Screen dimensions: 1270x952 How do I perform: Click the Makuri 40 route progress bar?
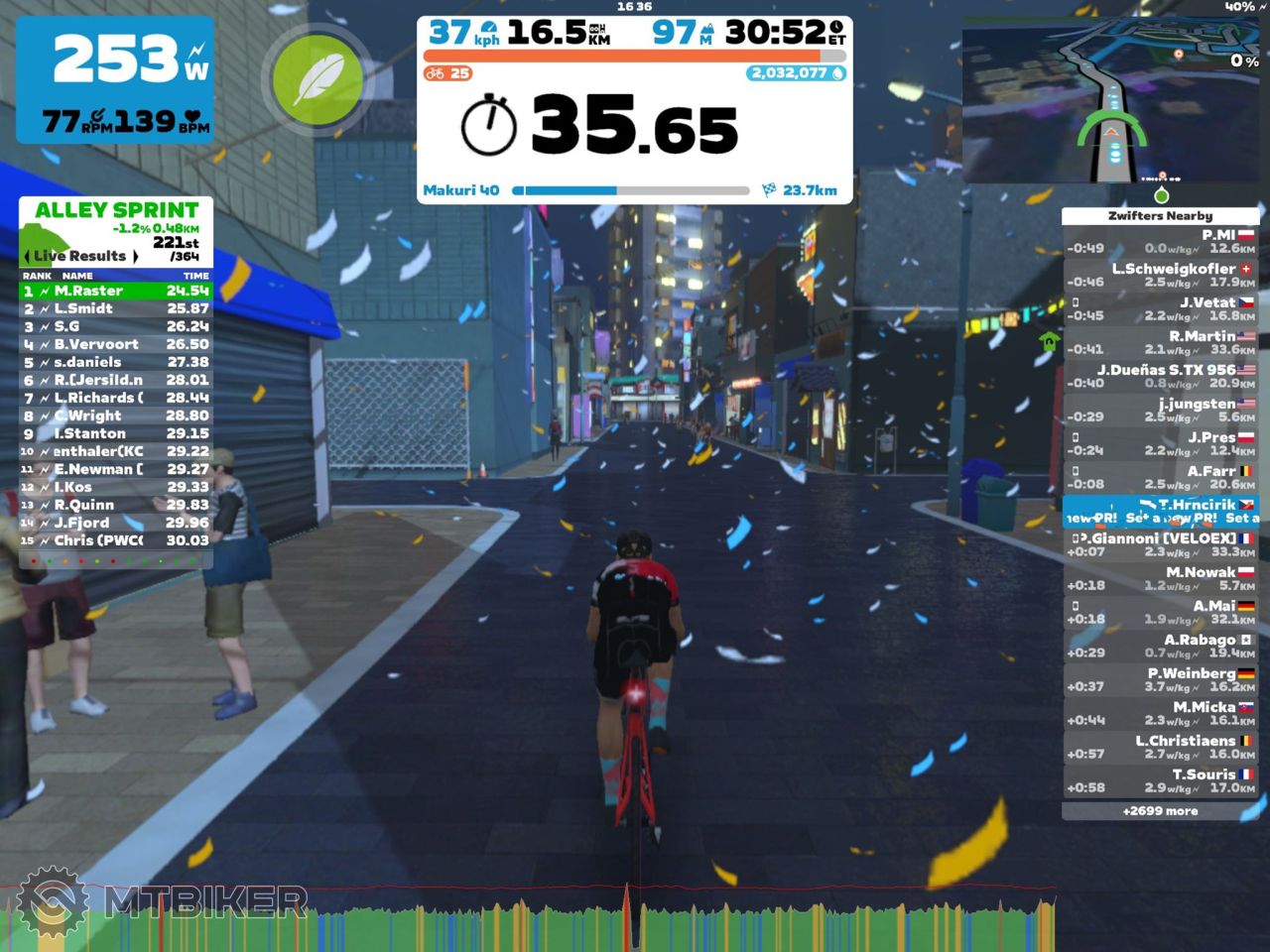point(630,190)
